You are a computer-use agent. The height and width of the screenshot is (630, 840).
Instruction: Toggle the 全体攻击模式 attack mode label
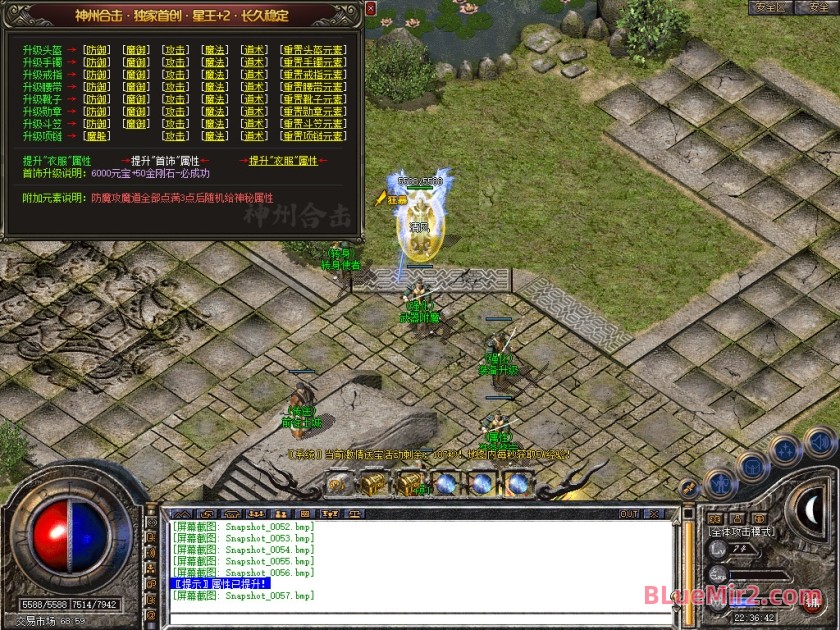[742, 532]
